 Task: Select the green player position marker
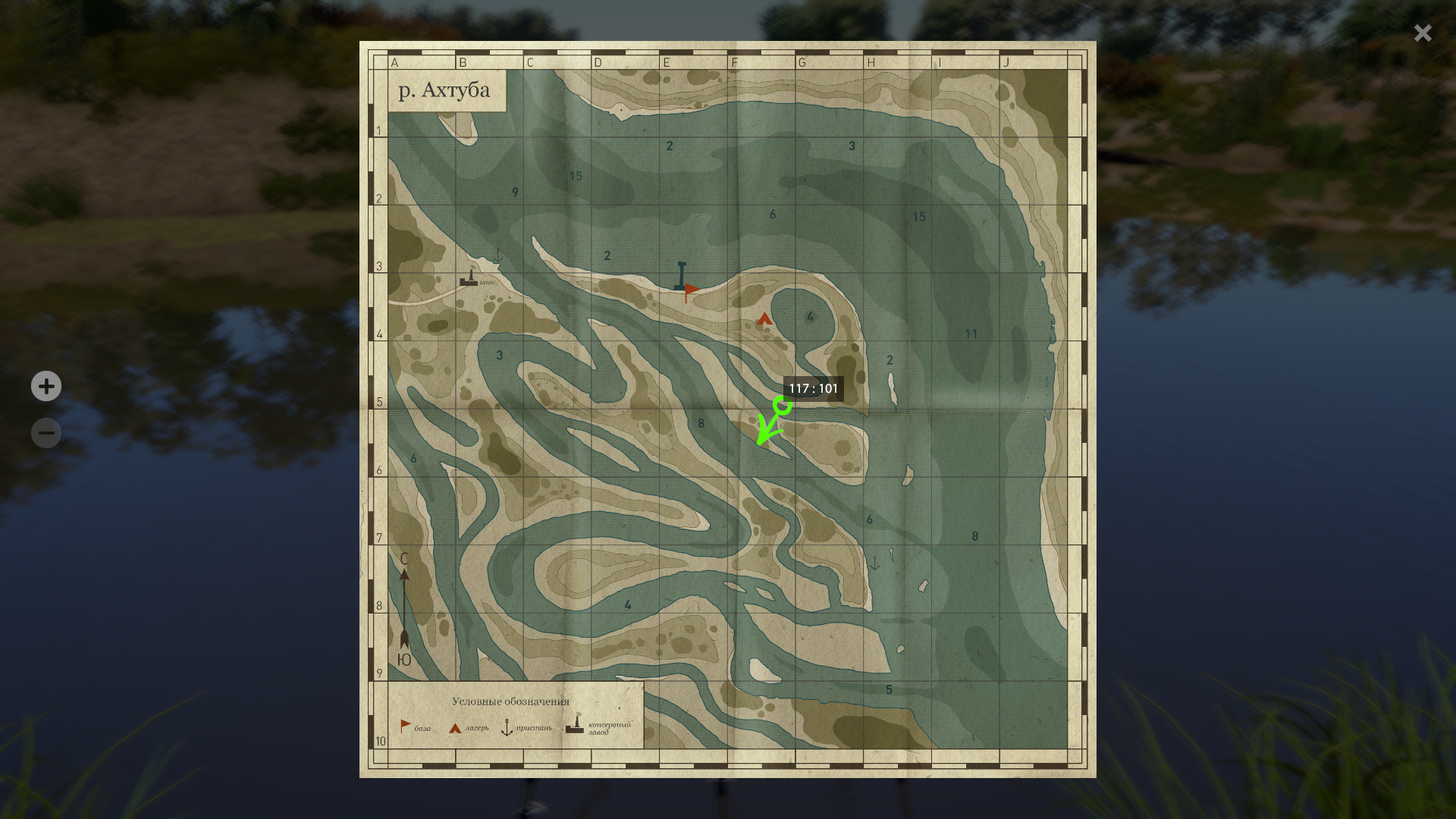coord(782,406)
